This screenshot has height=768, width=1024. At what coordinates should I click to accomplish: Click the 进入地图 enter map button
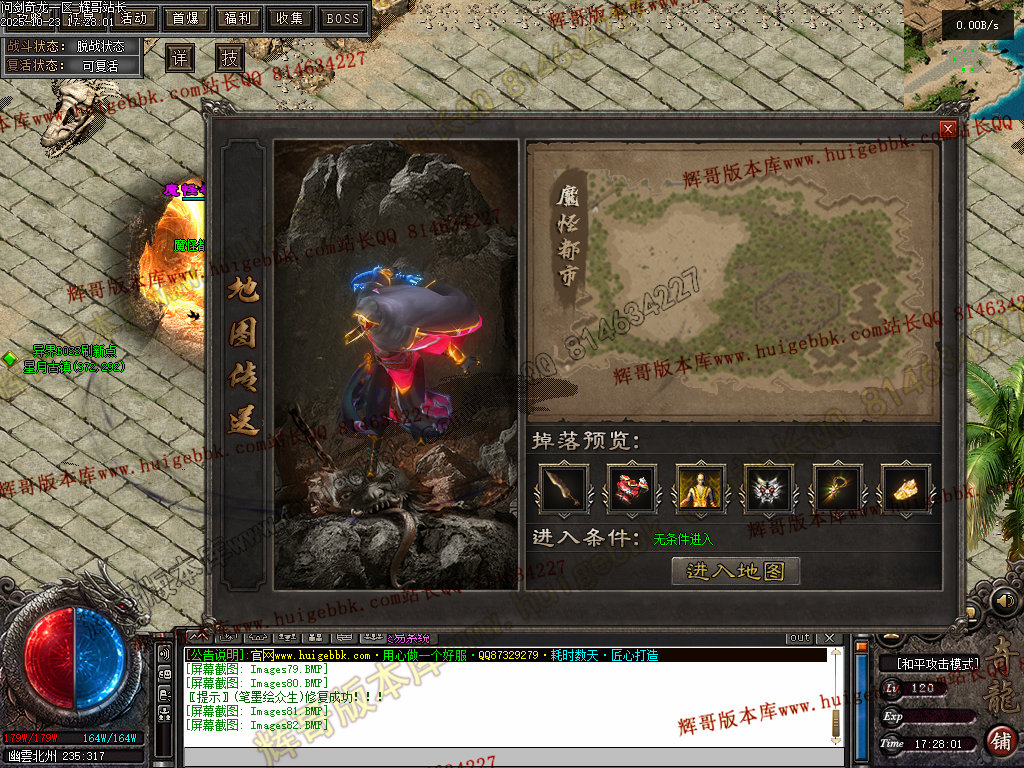(x=736, y=571)
